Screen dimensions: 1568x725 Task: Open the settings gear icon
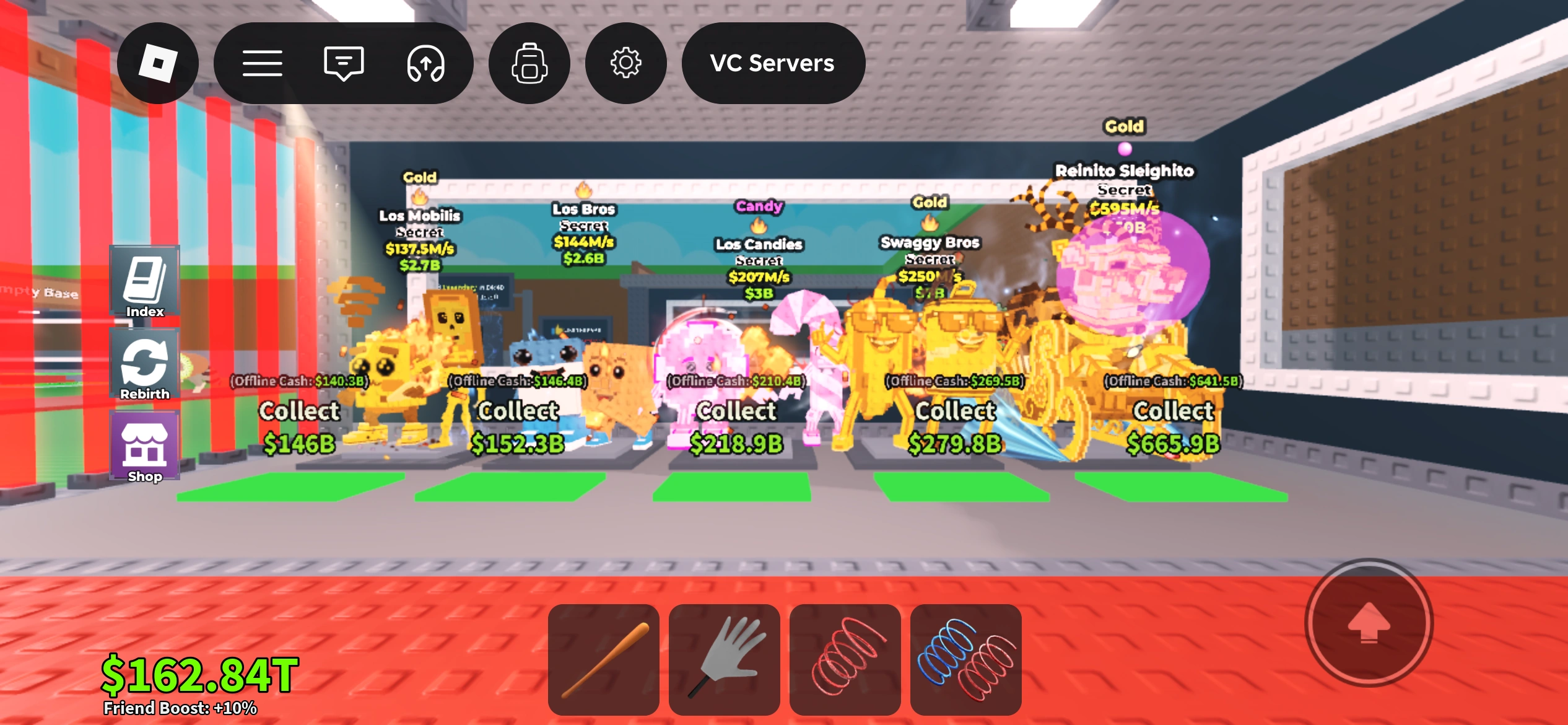(625, 63)
